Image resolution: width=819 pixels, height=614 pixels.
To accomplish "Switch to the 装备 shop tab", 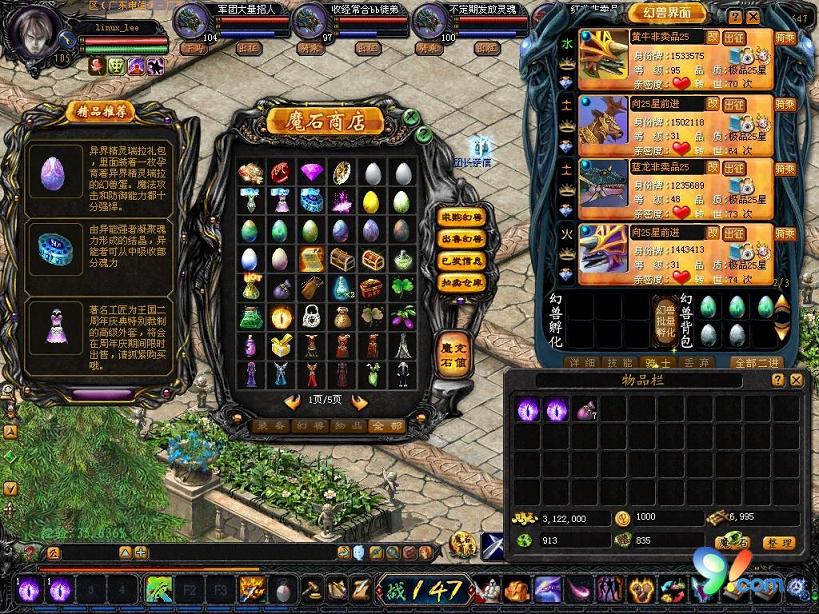I will (266, 426).
